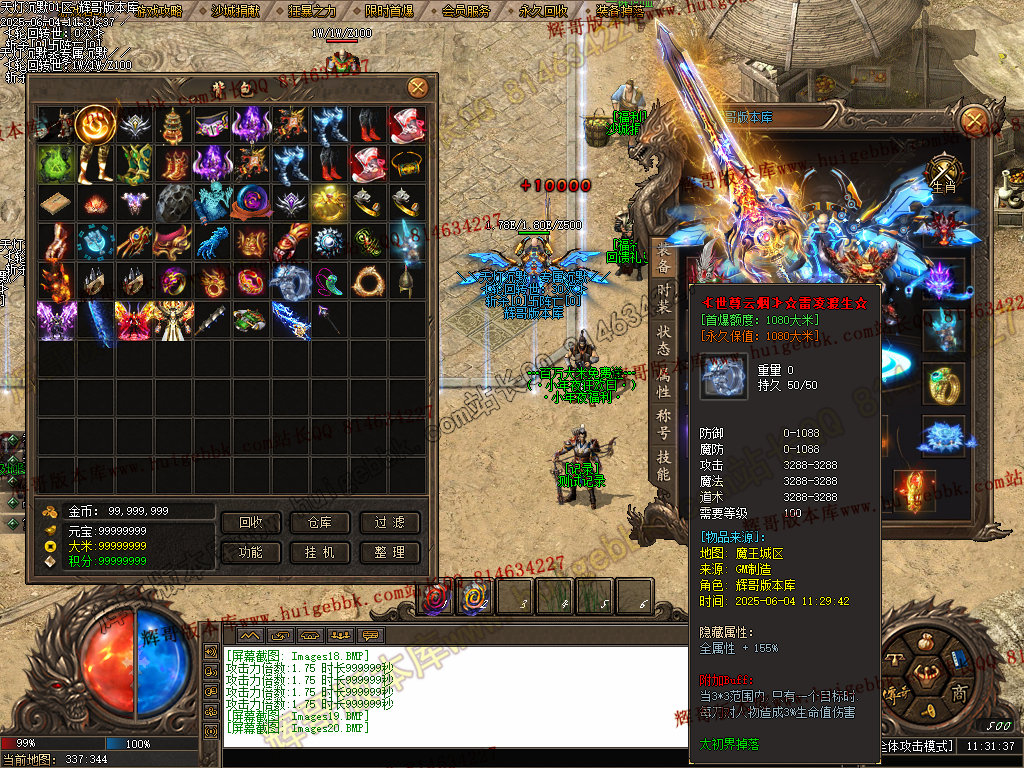
Task: Switch to the 状态 status tab
Action: pyautogui.click(x=663, y=342)
